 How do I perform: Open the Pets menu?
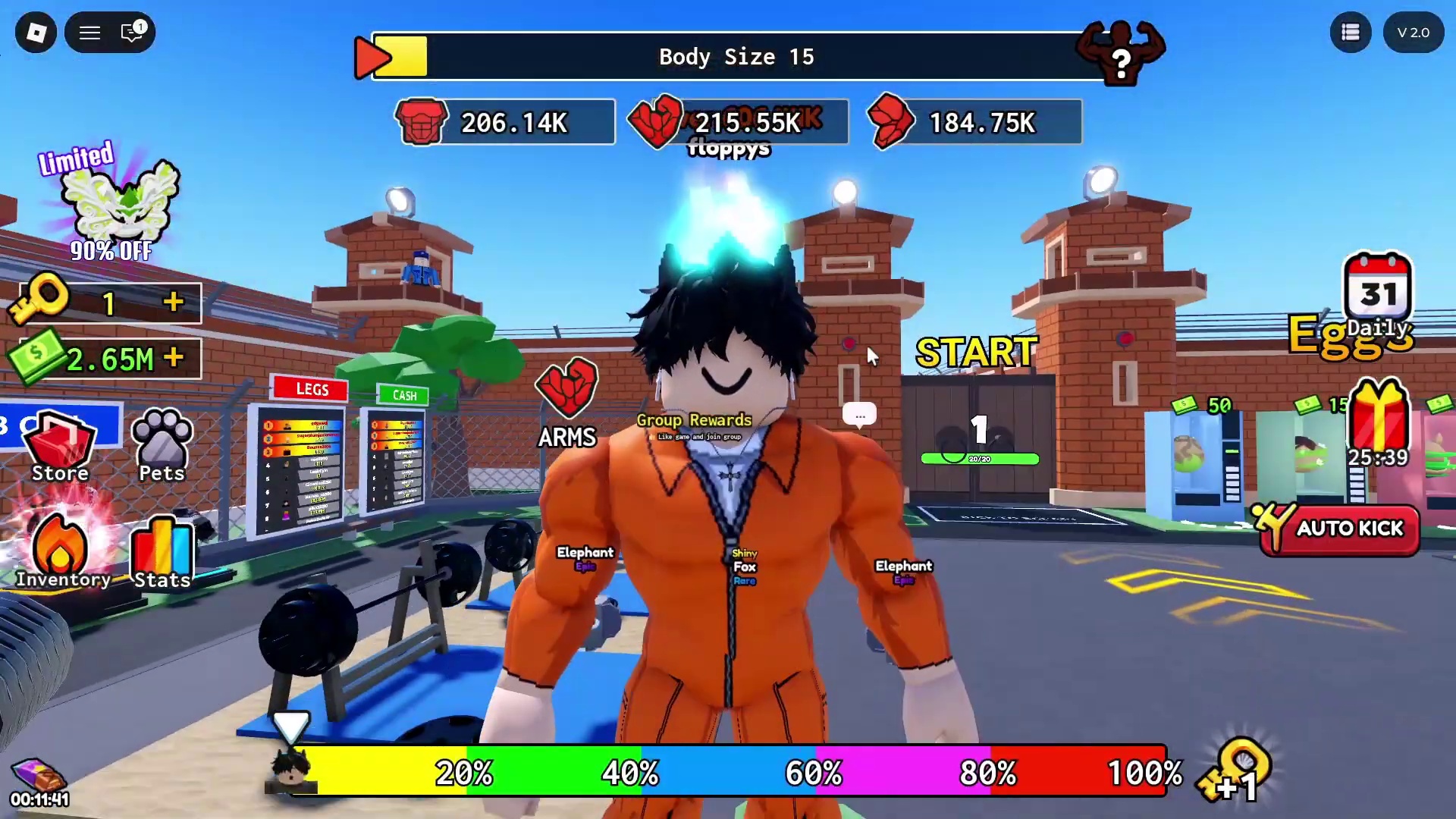click(162, 447)
